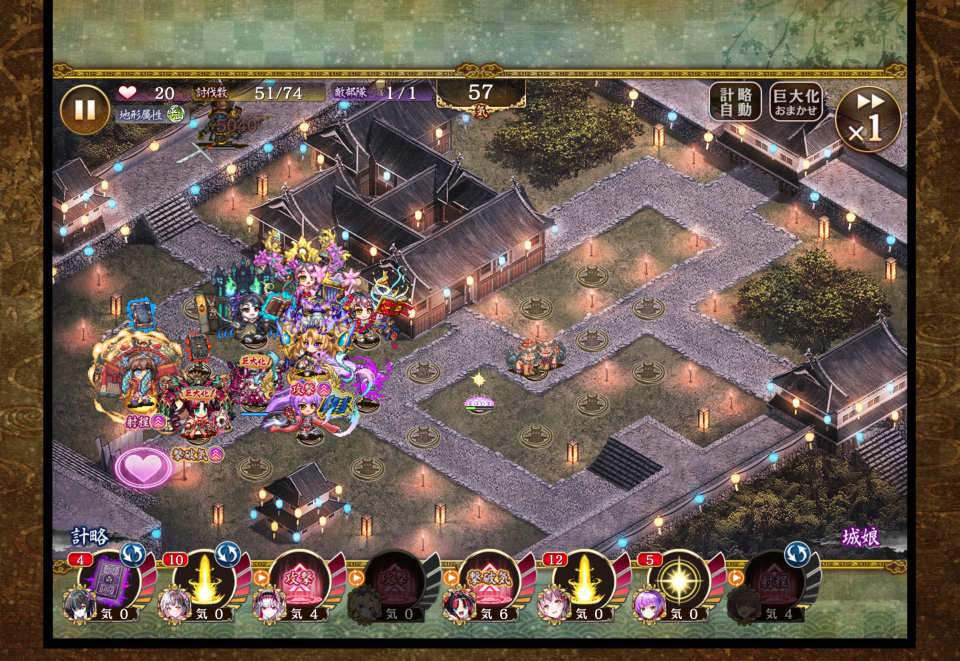The height and width of the screenshot is (661, 960).
Task: Toggle the 計略自動 auto-stratagem button
Action: pos(735,102)
